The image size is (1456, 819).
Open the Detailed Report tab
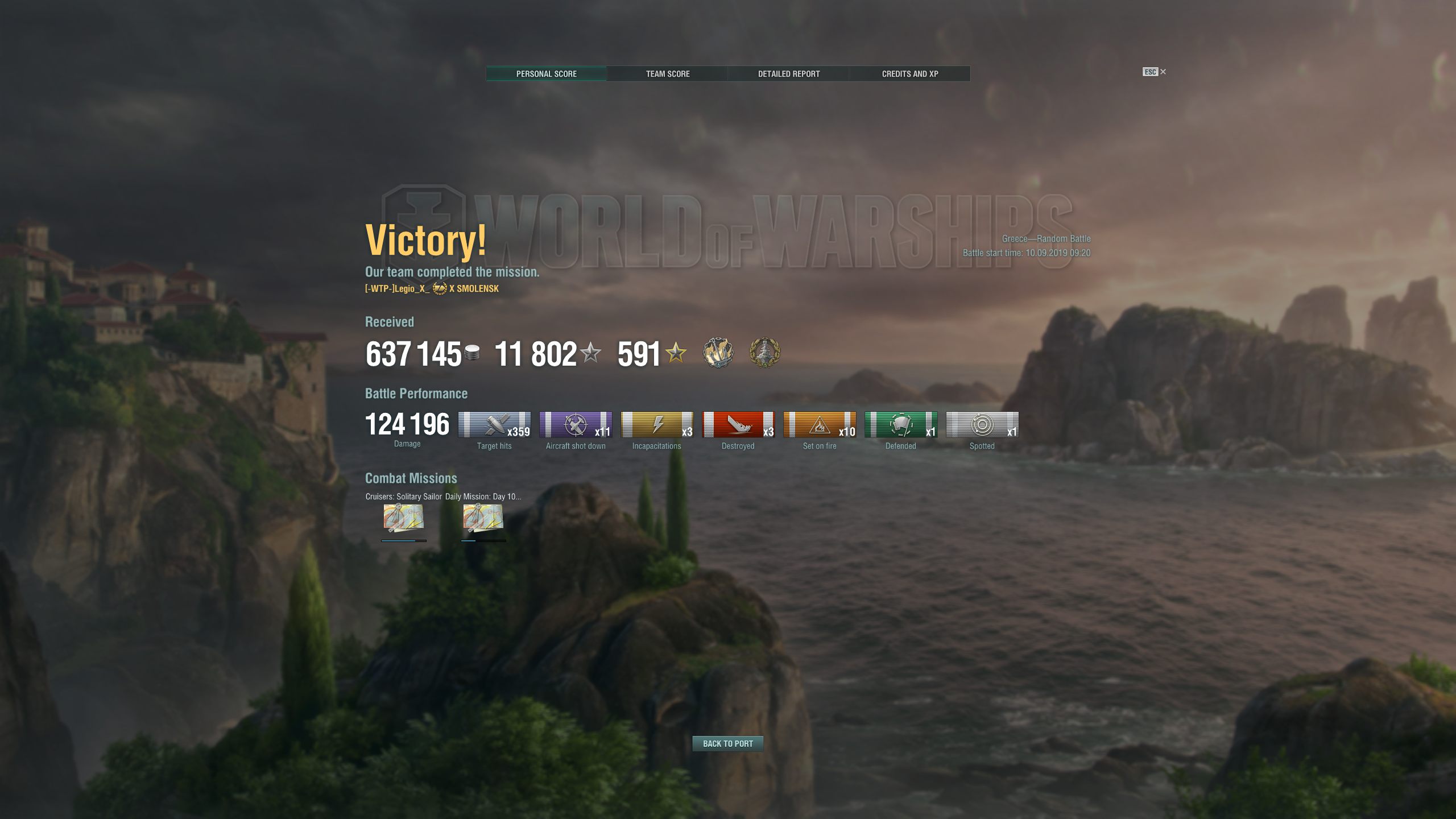coord(788,74)
